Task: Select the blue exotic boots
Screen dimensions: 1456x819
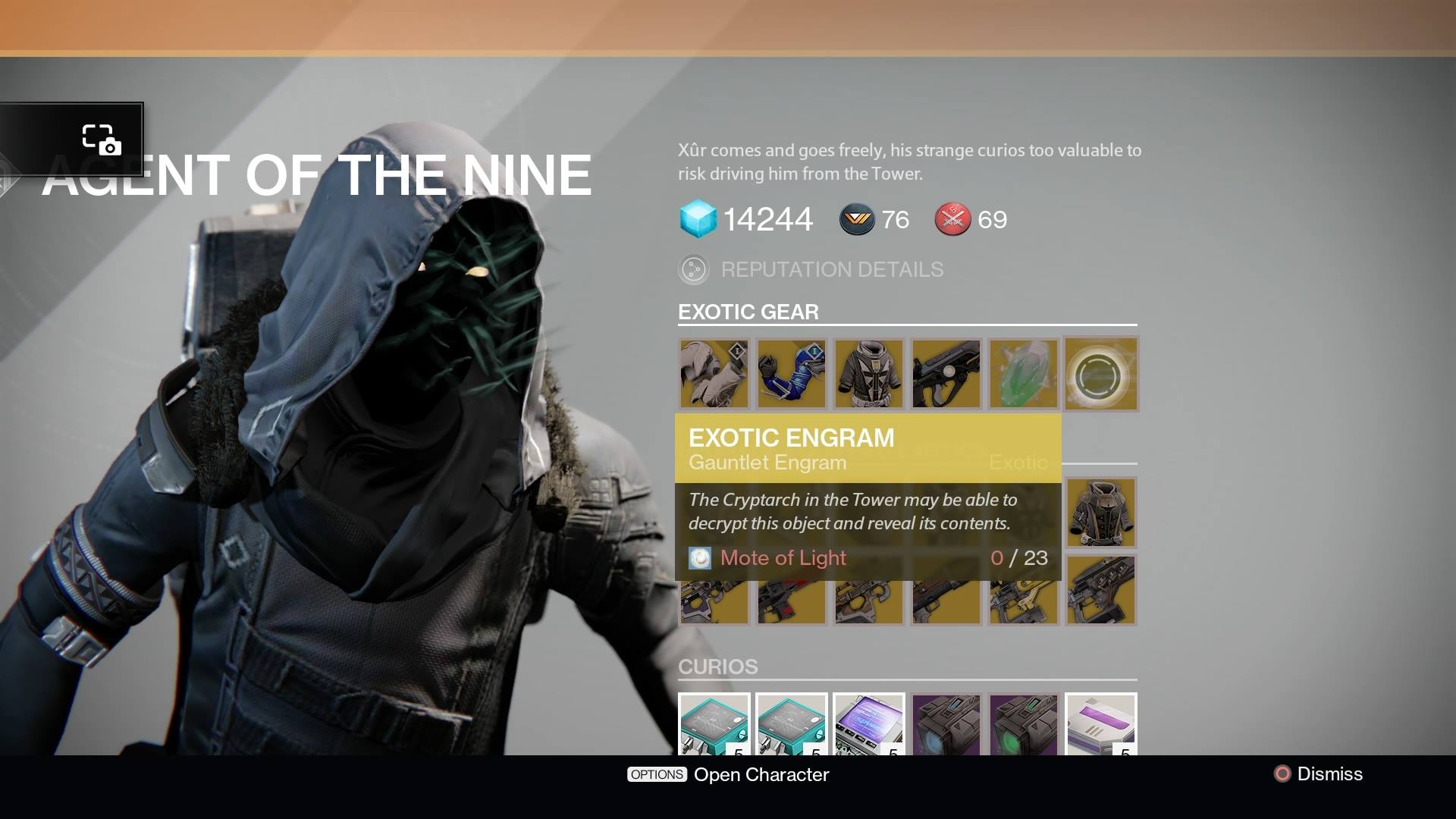Action: click(791, 374)
